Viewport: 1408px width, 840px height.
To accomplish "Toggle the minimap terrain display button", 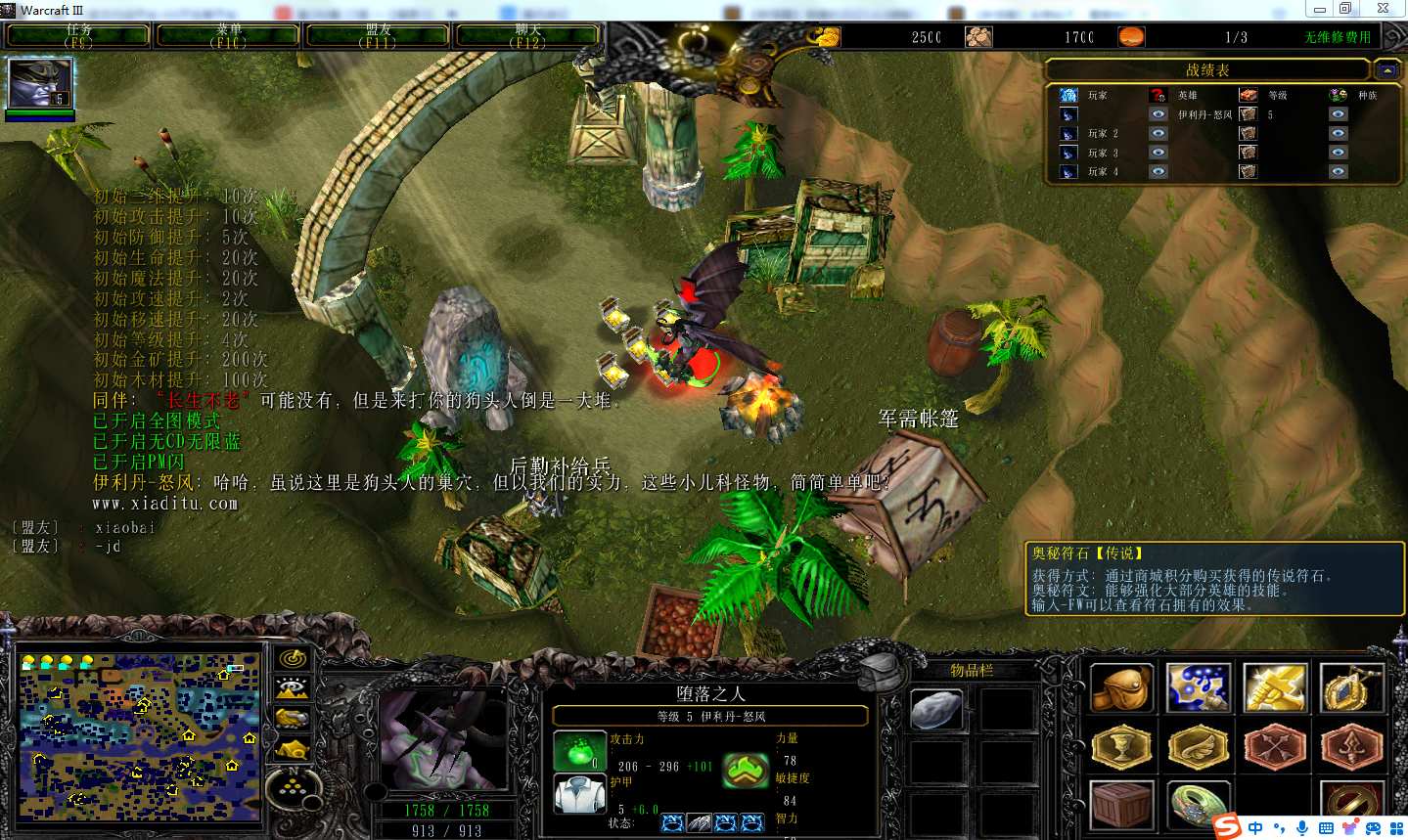I will (293, 688).
